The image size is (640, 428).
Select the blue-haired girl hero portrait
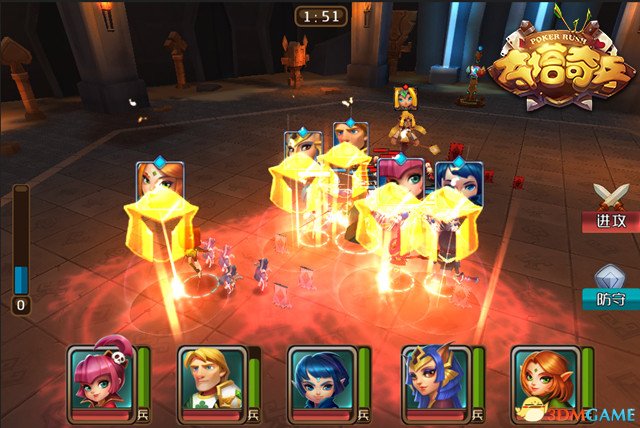(321, 379)
